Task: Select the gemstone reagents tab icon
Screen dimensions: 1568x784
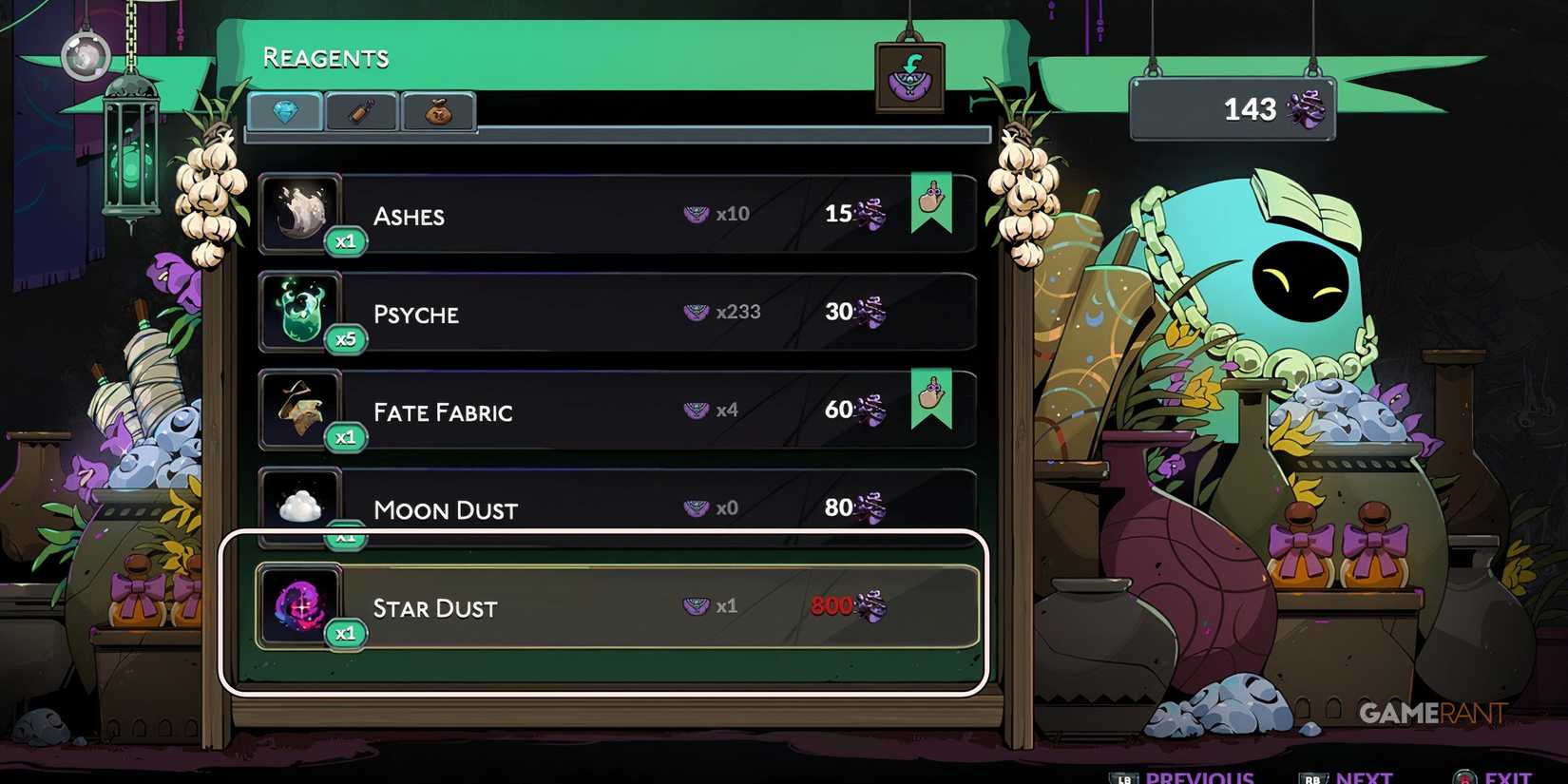Action: click(x=283, y=111)
